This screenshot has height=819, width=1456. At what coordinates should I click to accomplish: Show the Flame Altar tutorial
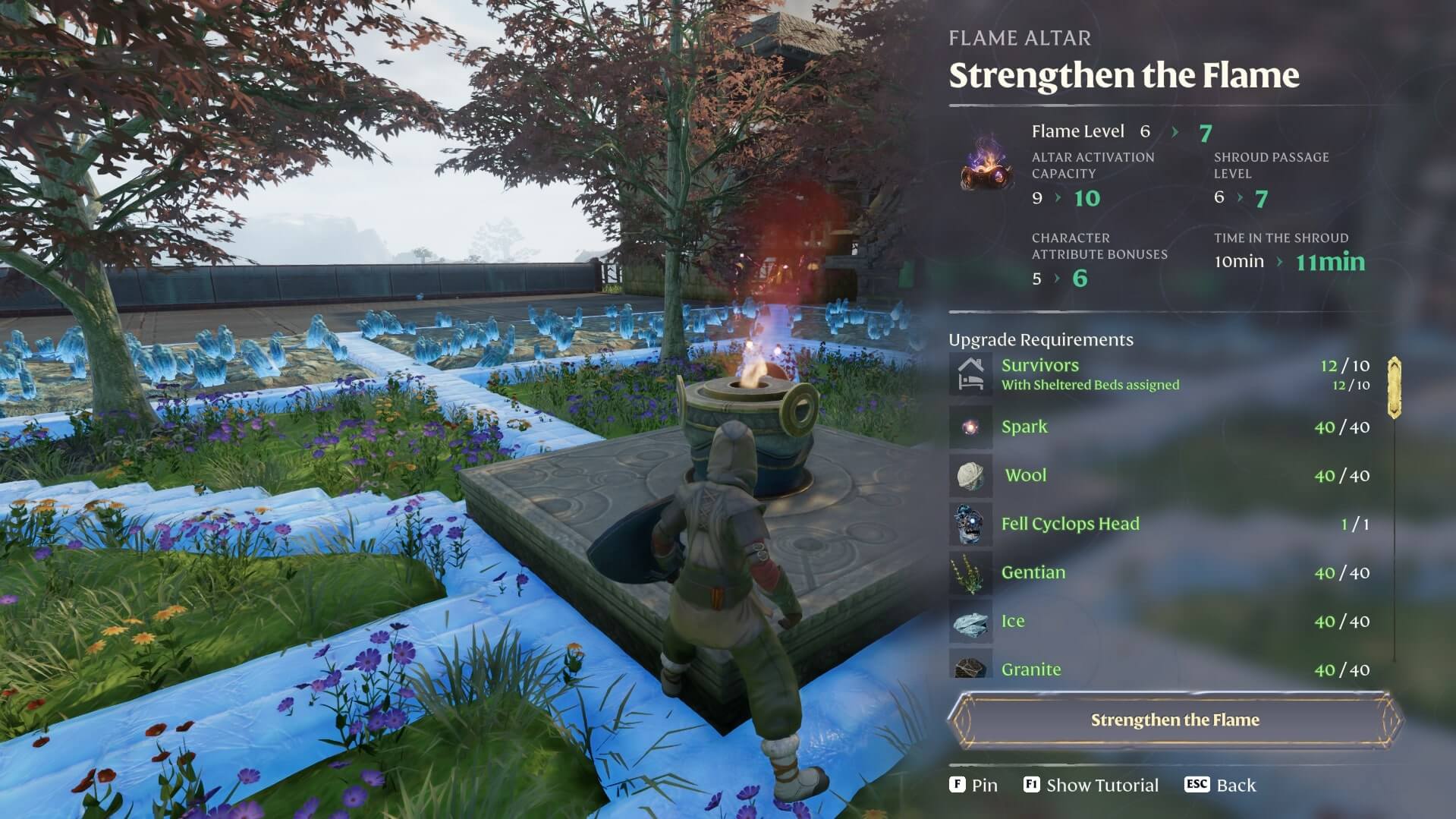[x=1091, y=785]
